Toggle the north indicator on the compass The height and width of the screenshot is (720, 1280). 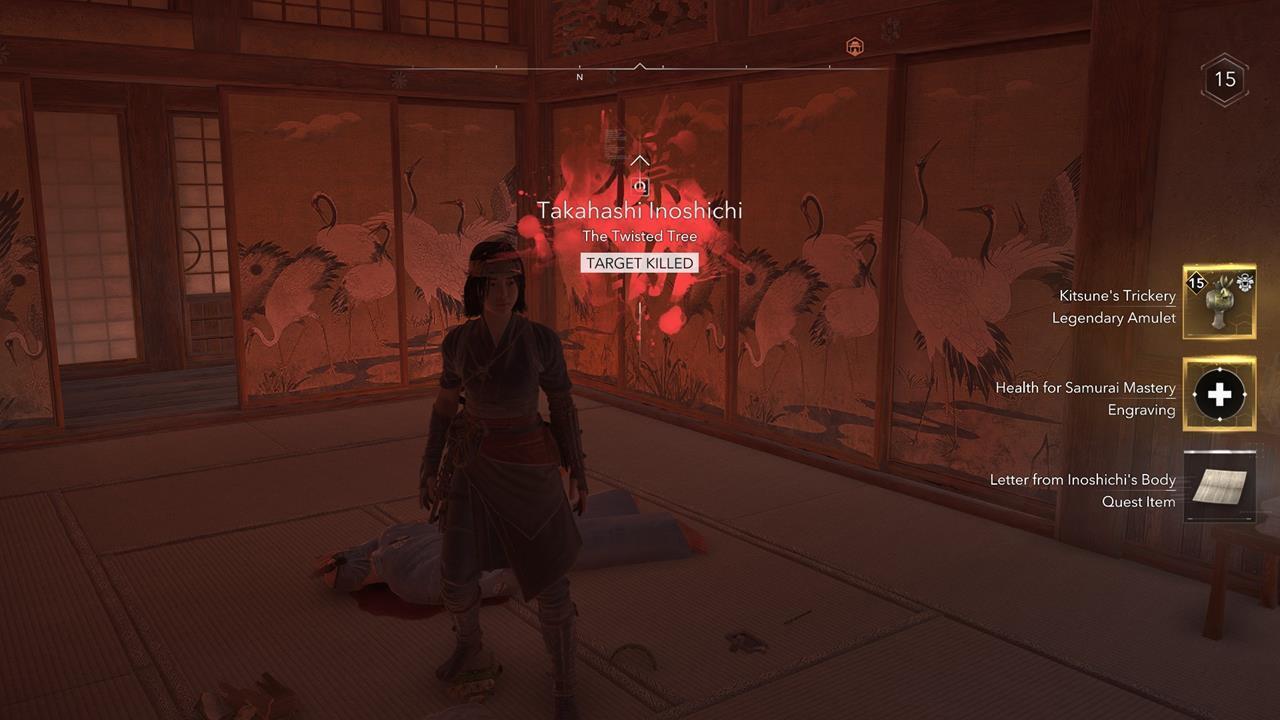point(578,76)
